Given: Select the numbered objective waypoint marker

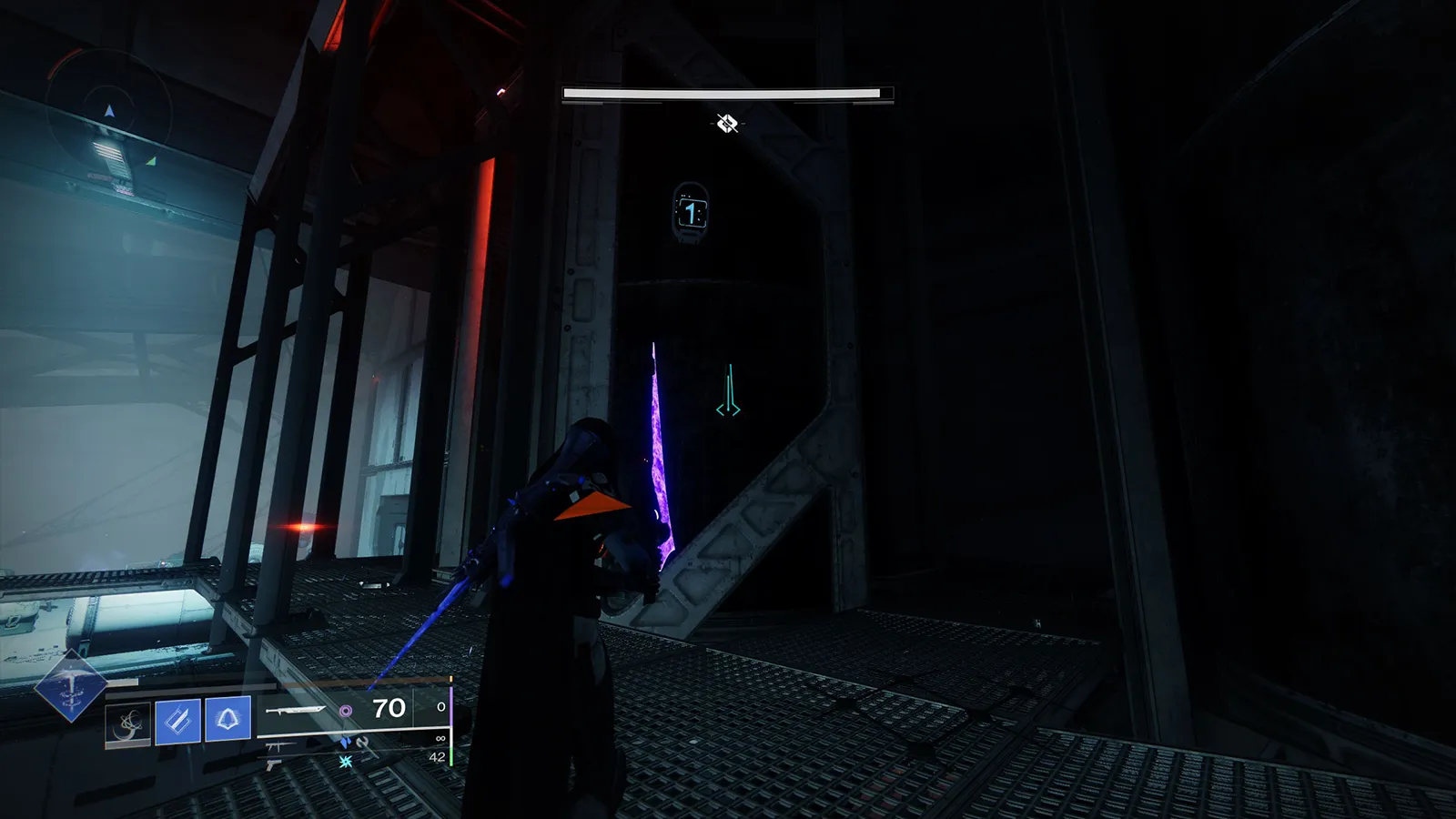Looking at the screenshot, I should [x=691, y=214].
